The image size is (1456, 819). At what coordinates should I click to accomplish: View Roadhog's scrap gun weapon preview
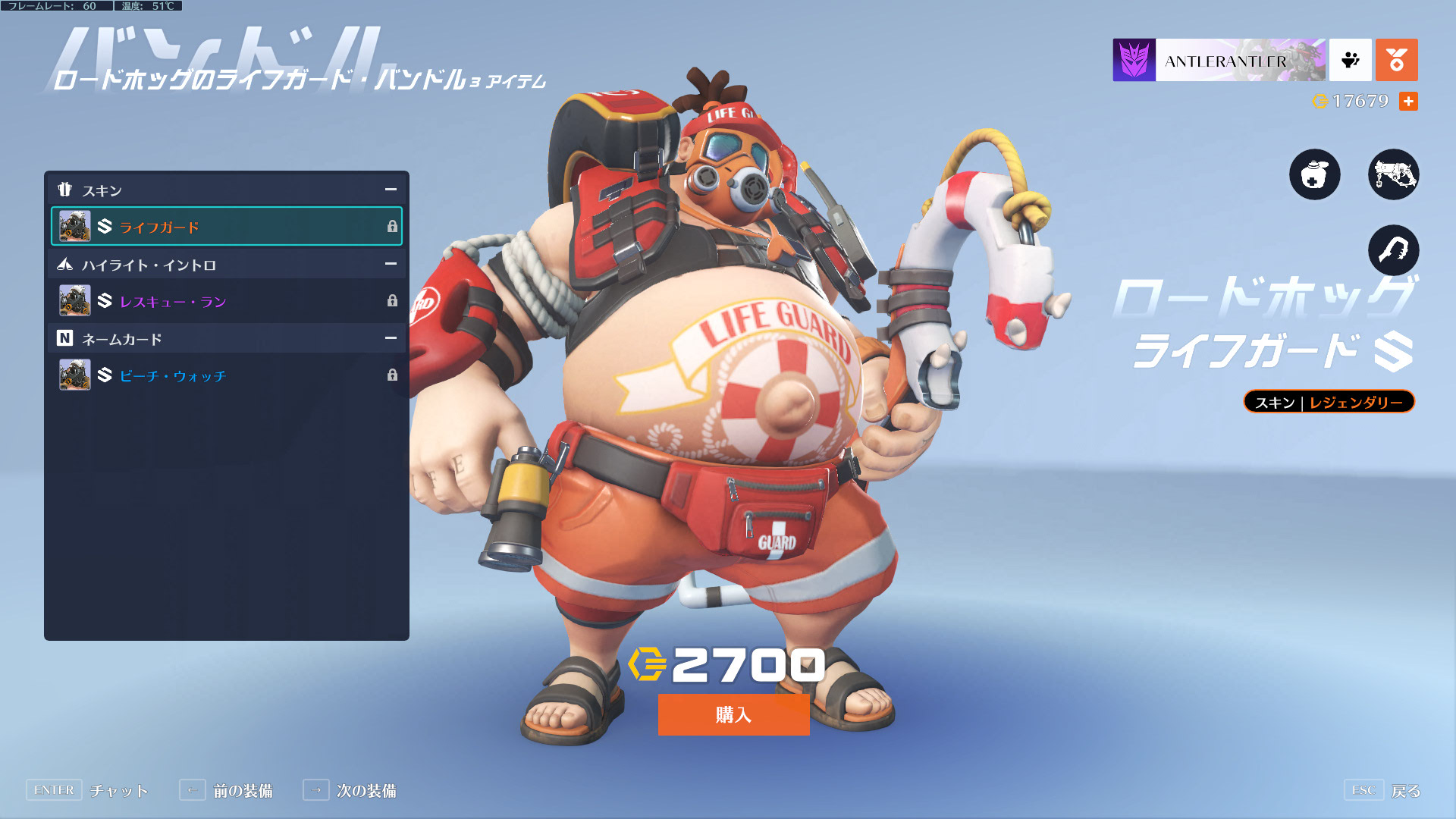pos(1393,174)
